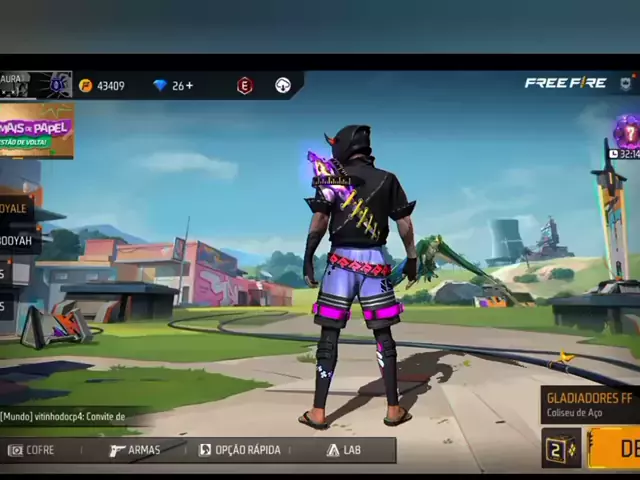Open the Cofre vault menu
The height and width of the screenshot is (480, 640).
[x=31, y=450]
